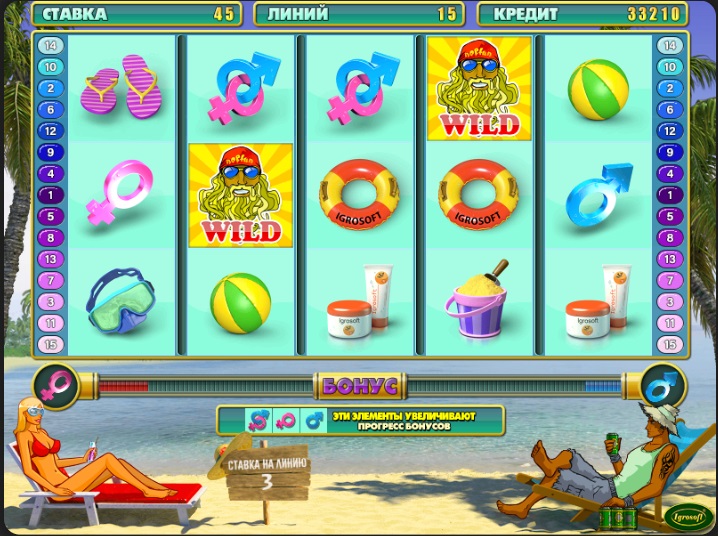Select the pink female symbol bonus icon
The width and height of the screenshot is (718, 536).
[55, 384]
